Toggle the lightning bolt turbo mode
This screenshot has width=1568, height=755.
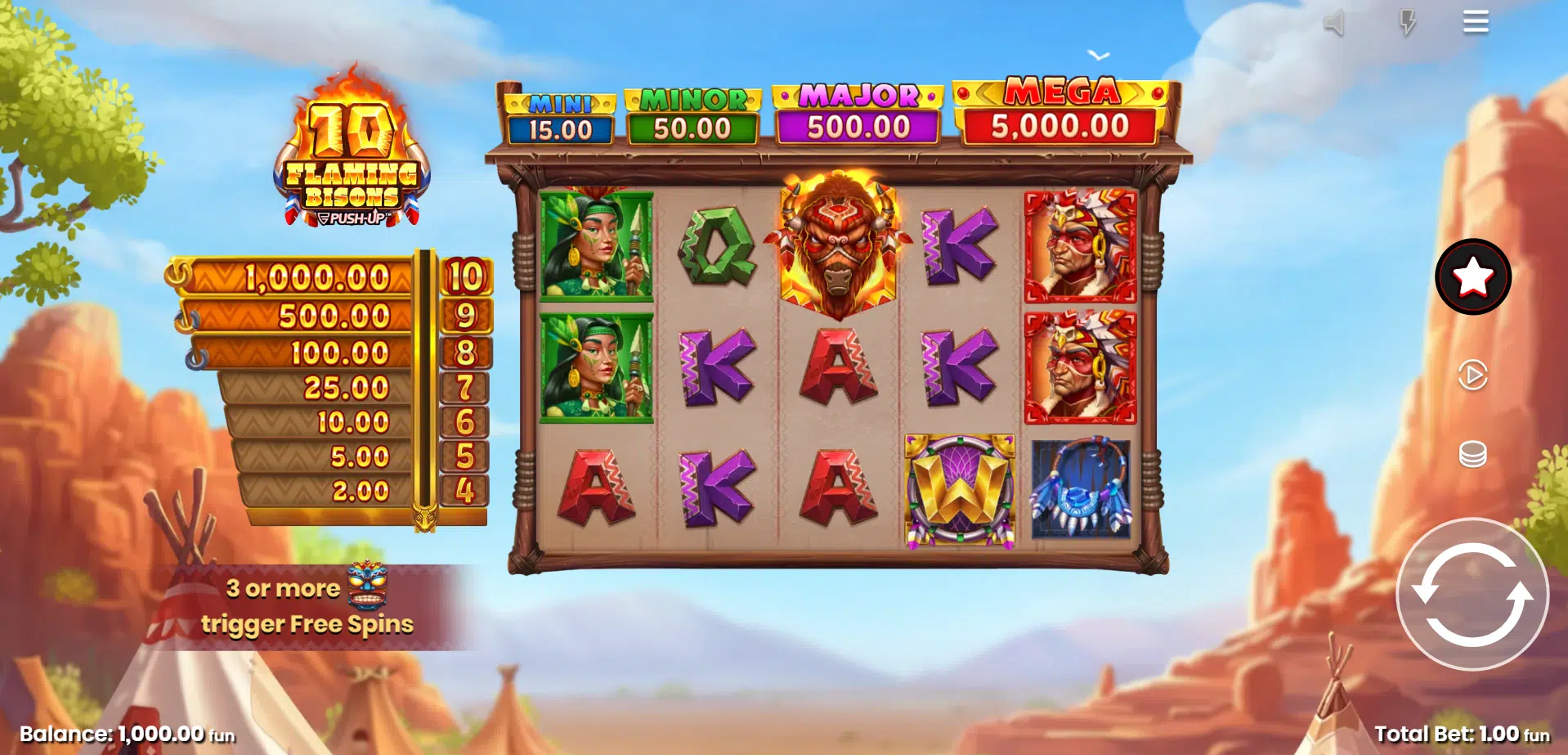pos(1406,23)
